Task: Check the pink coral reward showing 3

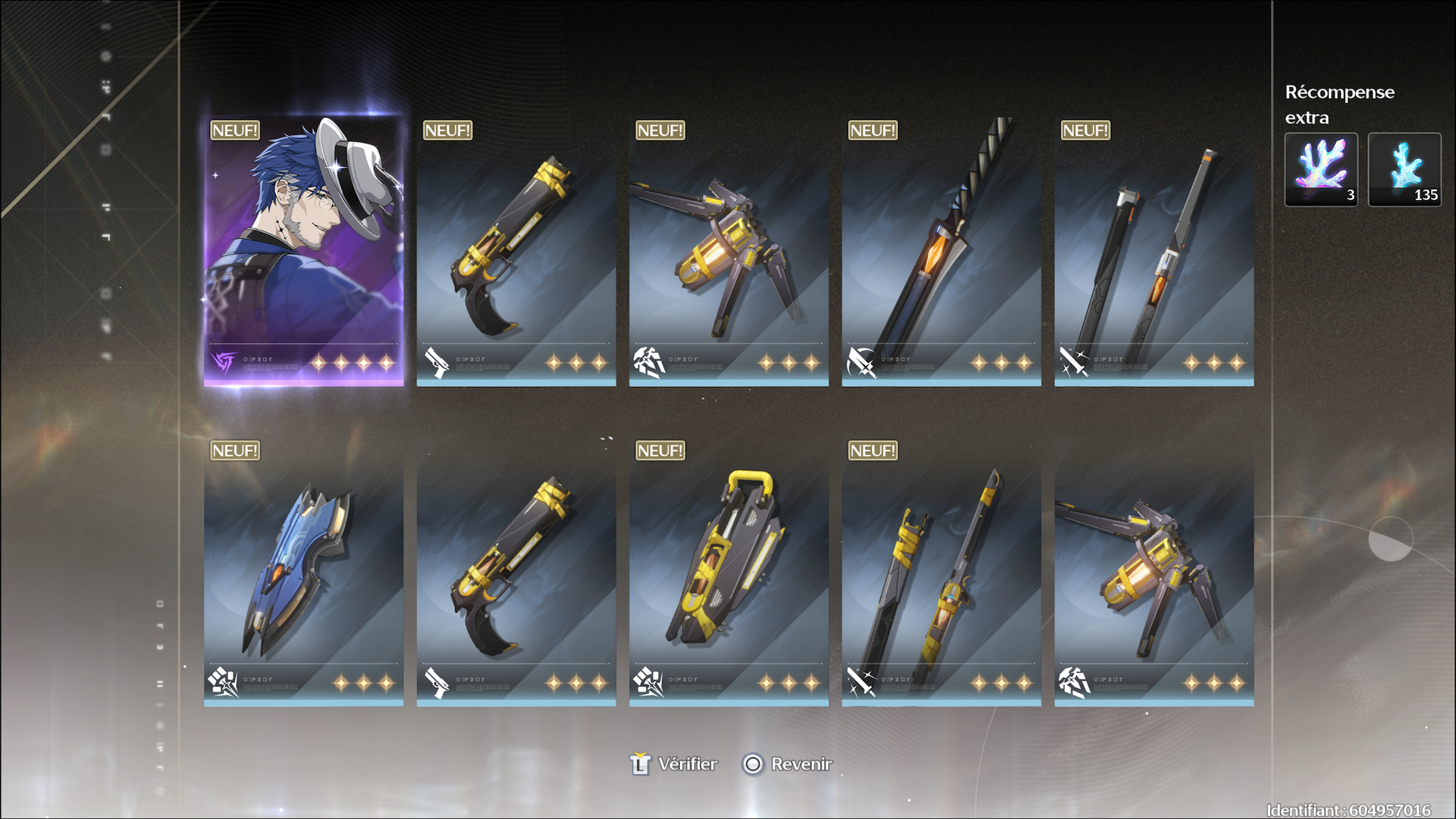Action: 1321,169
